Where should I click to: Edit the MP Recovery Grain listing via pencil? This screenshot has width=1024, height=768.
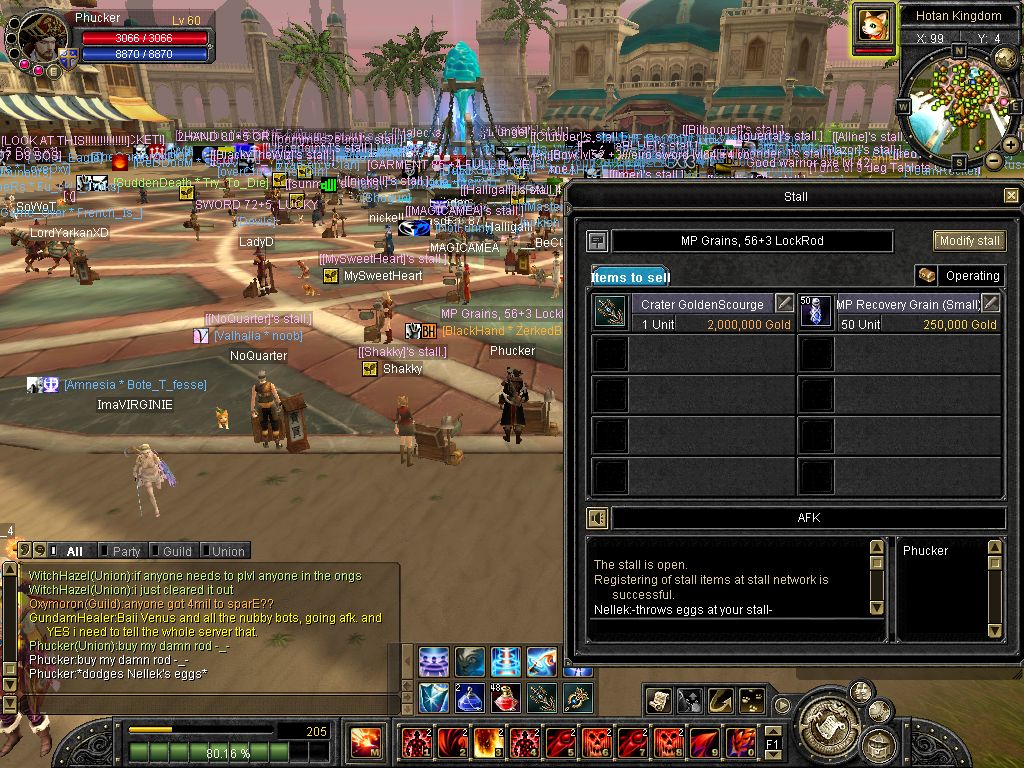991,303
